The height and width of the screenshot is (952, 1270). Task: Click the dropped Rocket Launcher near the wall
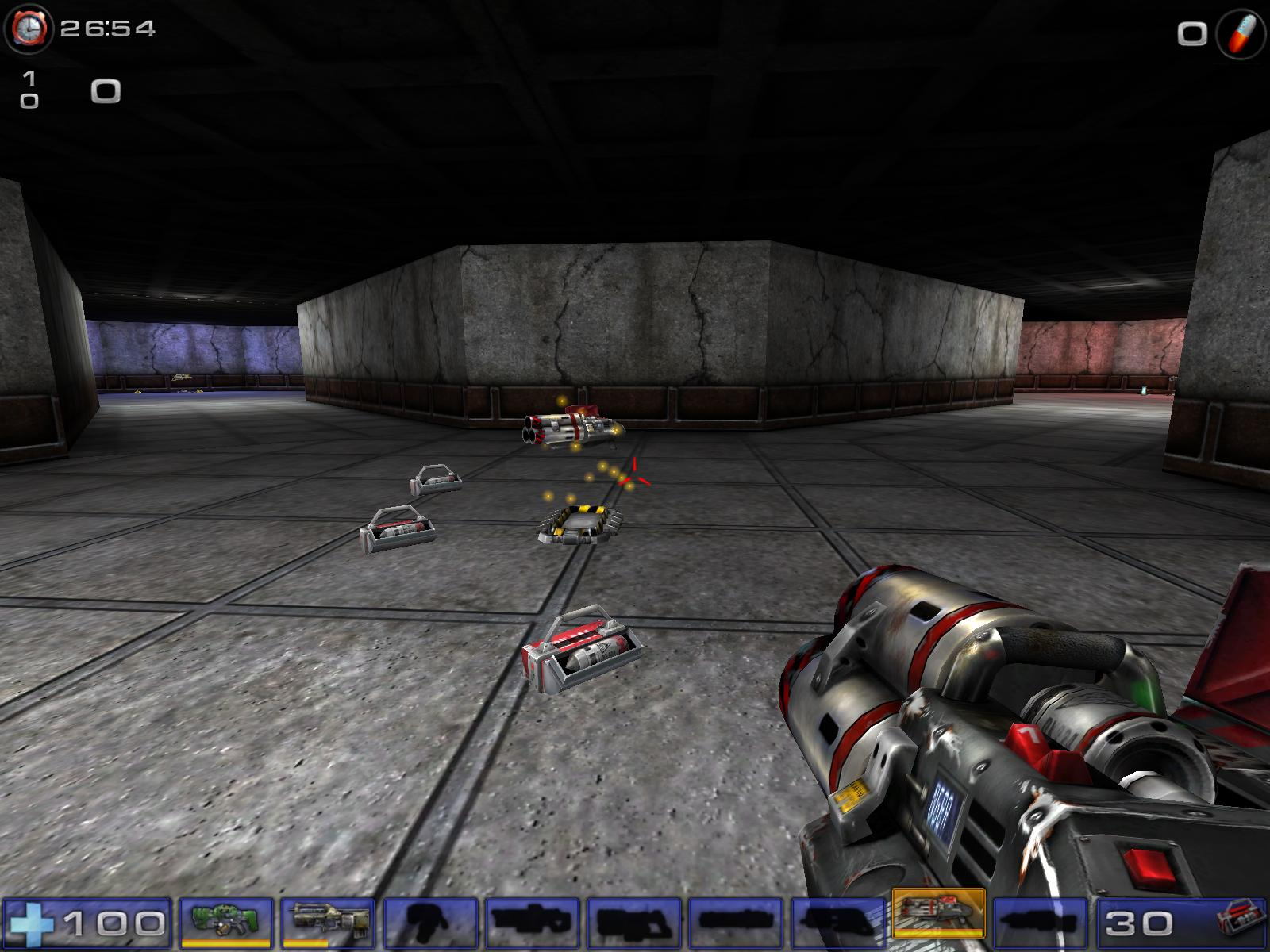pos(573,426)
